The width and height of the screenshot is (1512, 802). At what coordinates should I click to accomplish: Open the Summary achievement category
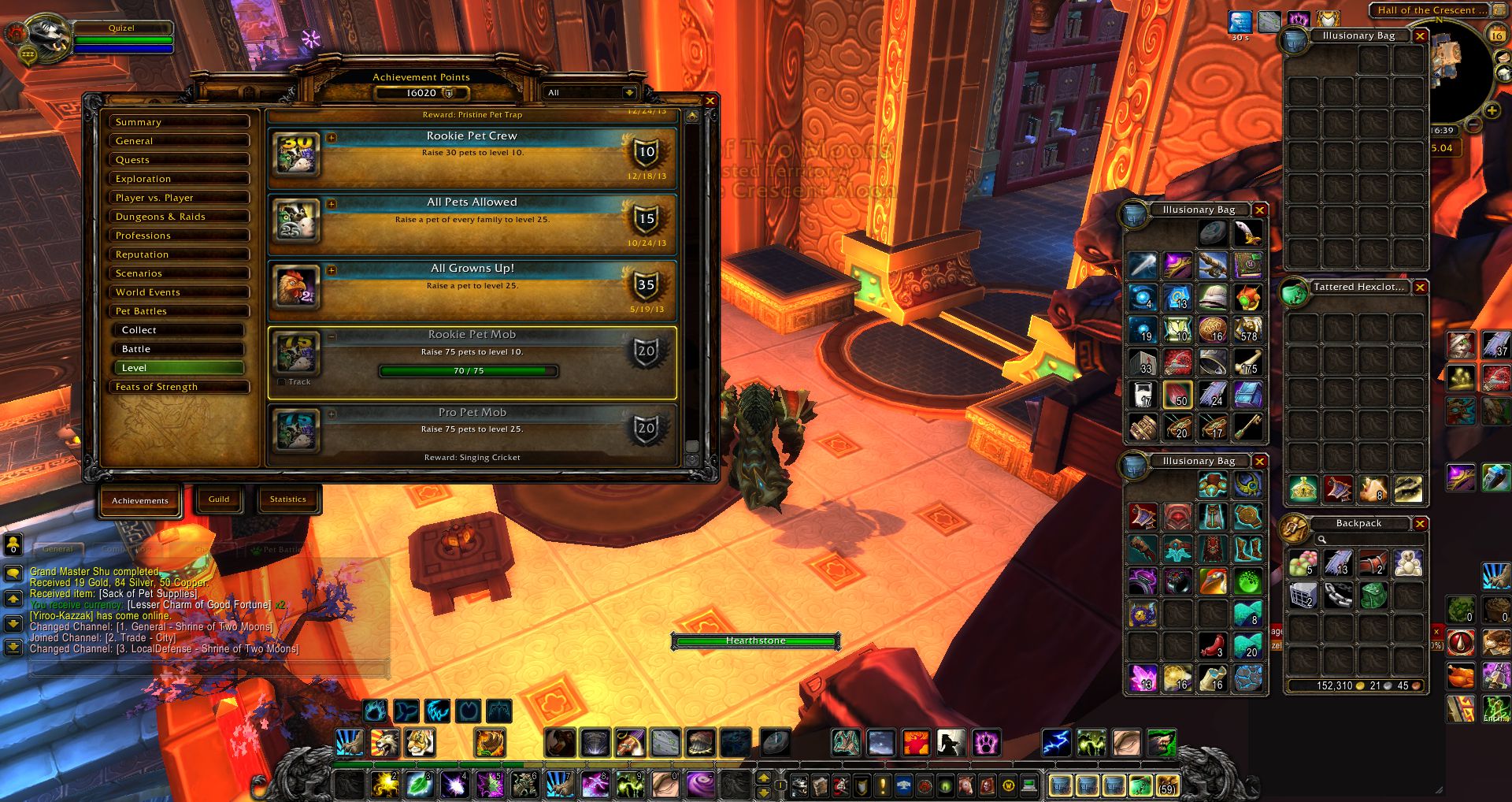point(180,122)
